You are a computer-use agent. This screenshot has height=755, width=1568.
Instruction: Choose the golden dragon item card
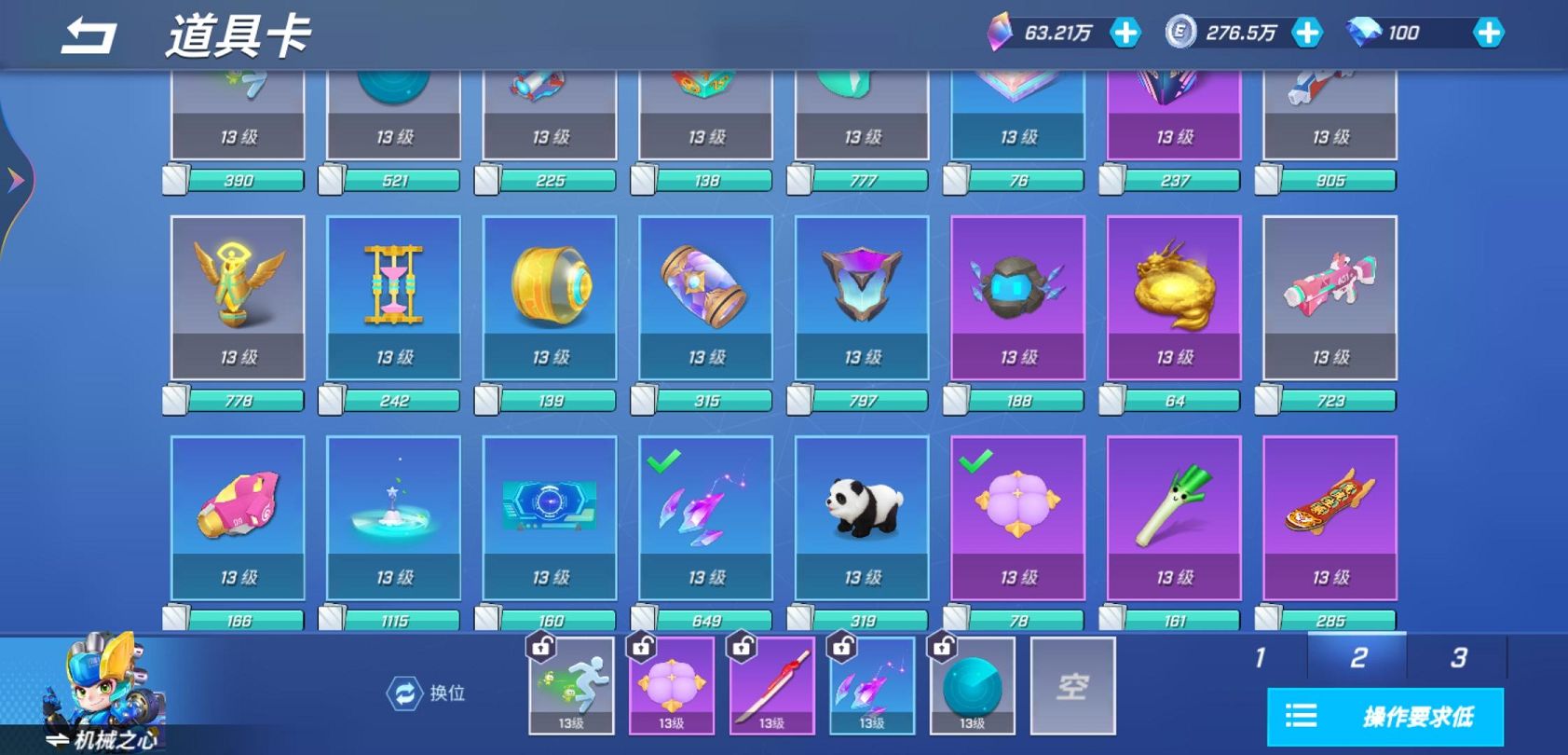click(1174, 297)
